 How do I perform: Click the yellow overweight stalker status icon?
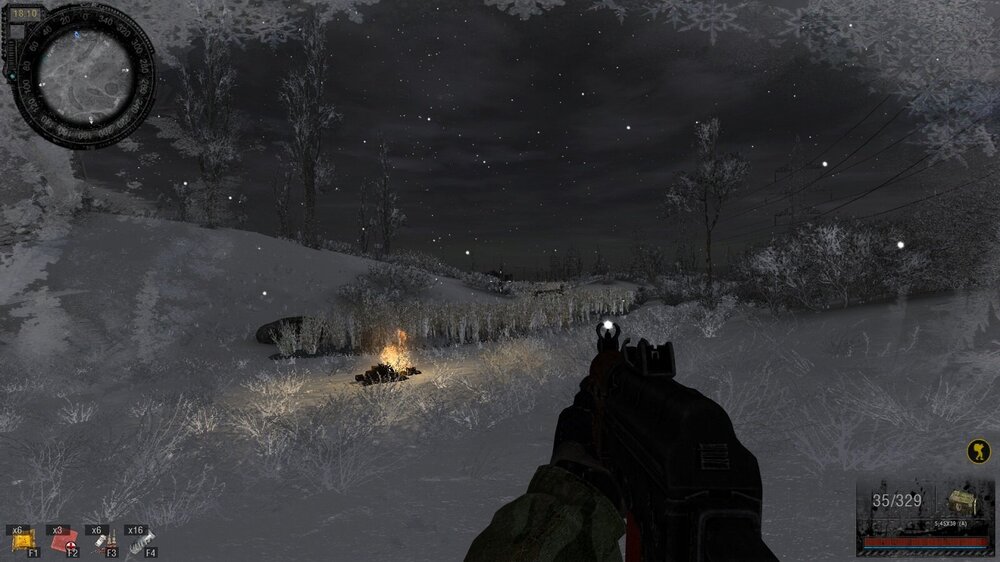(977, 451)
